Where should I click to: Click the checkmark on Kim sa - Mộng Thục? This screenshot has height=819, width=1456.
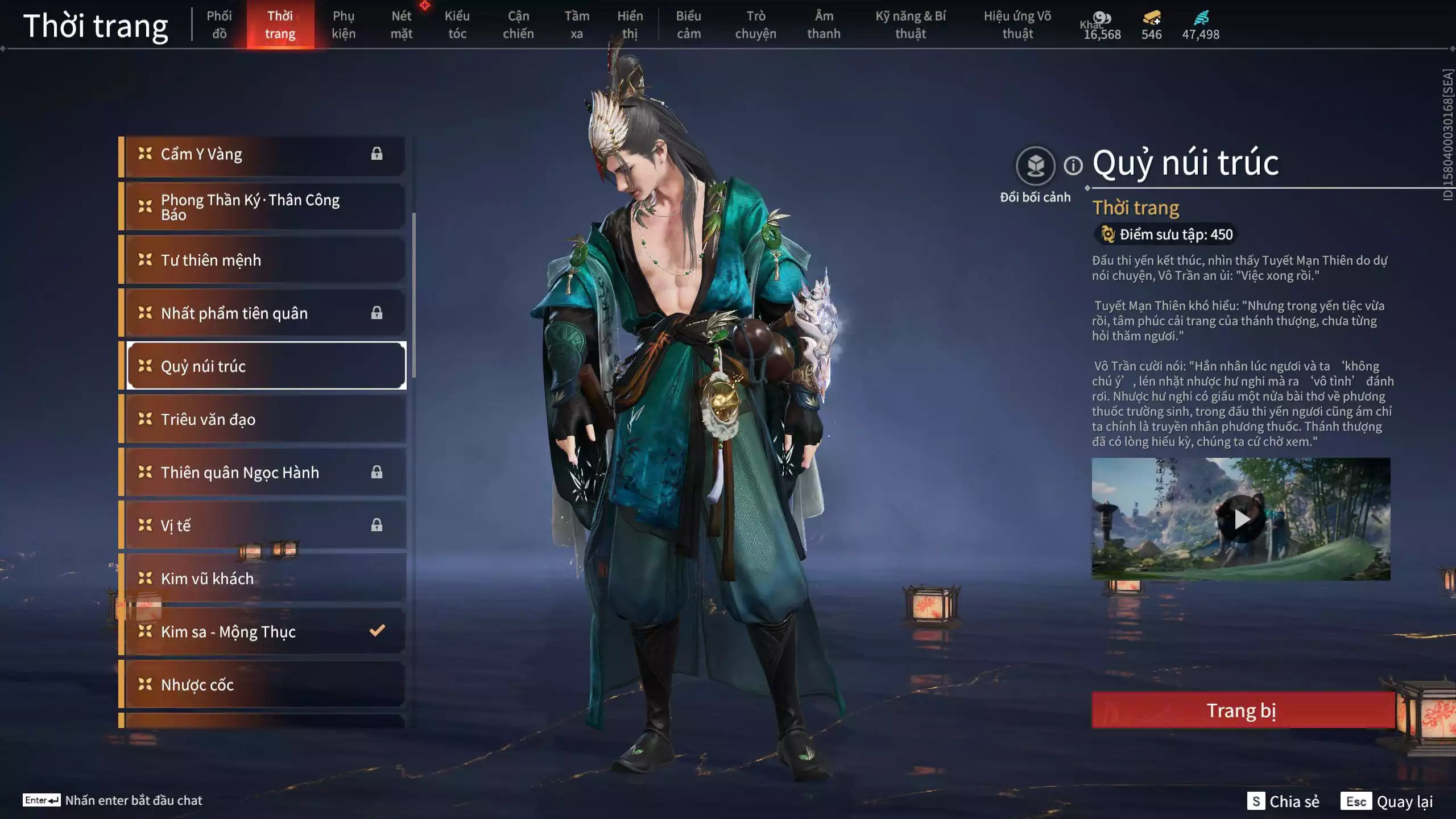coord(376,630)
